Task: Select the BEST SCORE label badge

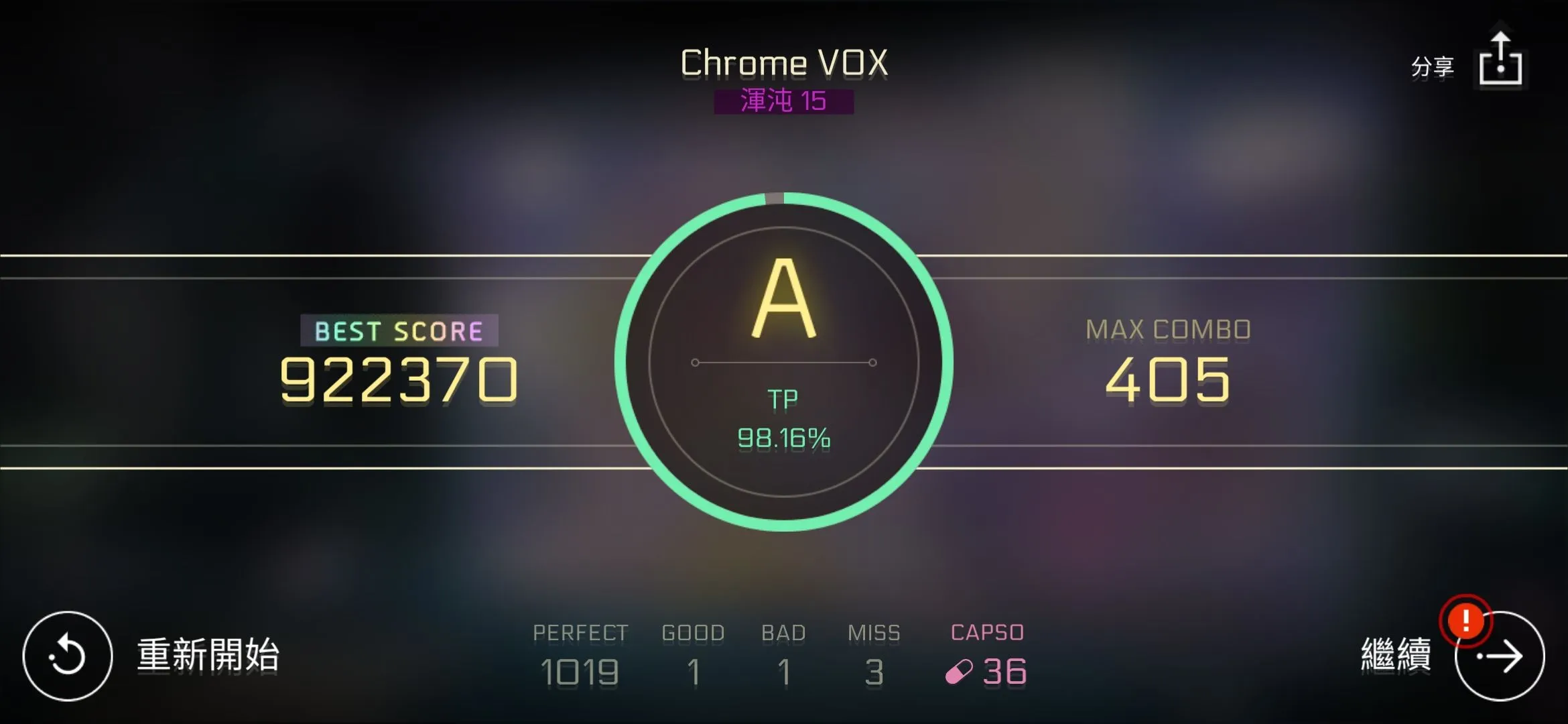Action: pos(399,329)
